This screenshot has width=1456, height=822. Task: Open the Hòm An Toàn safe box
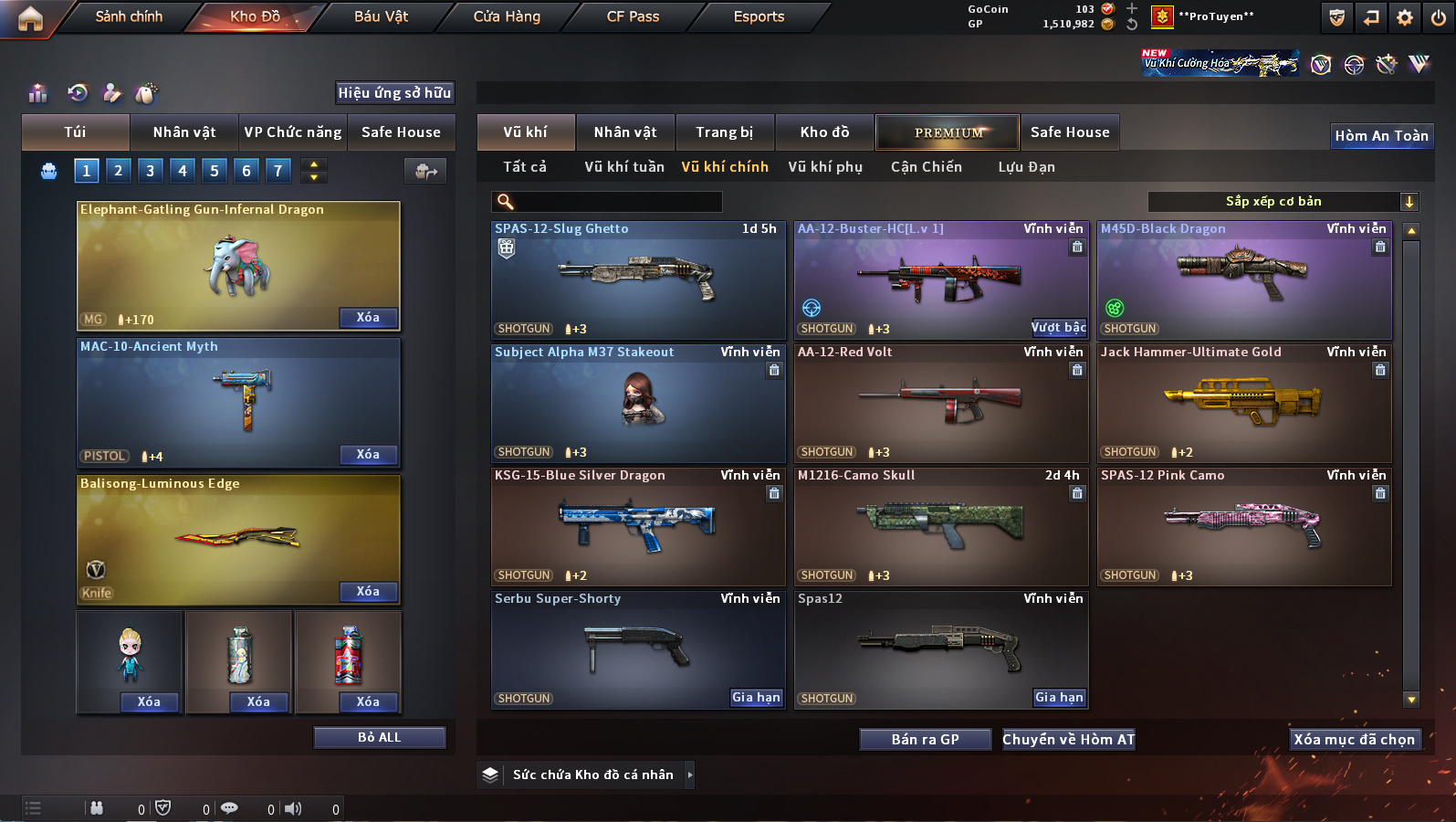(x=1381, y=136)
